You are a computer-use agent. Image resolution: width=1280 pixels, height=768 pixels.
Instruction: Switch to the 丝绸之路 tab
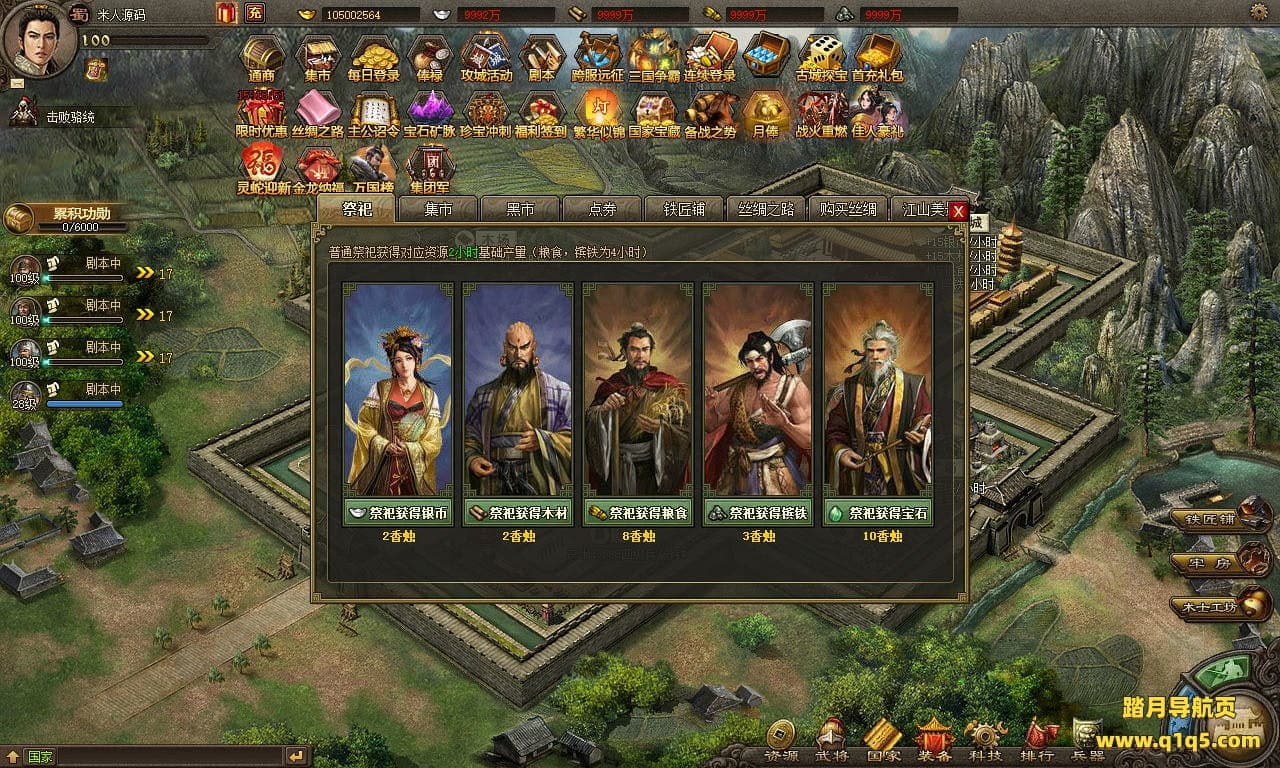pyautogui.click(x=766, y=209)
